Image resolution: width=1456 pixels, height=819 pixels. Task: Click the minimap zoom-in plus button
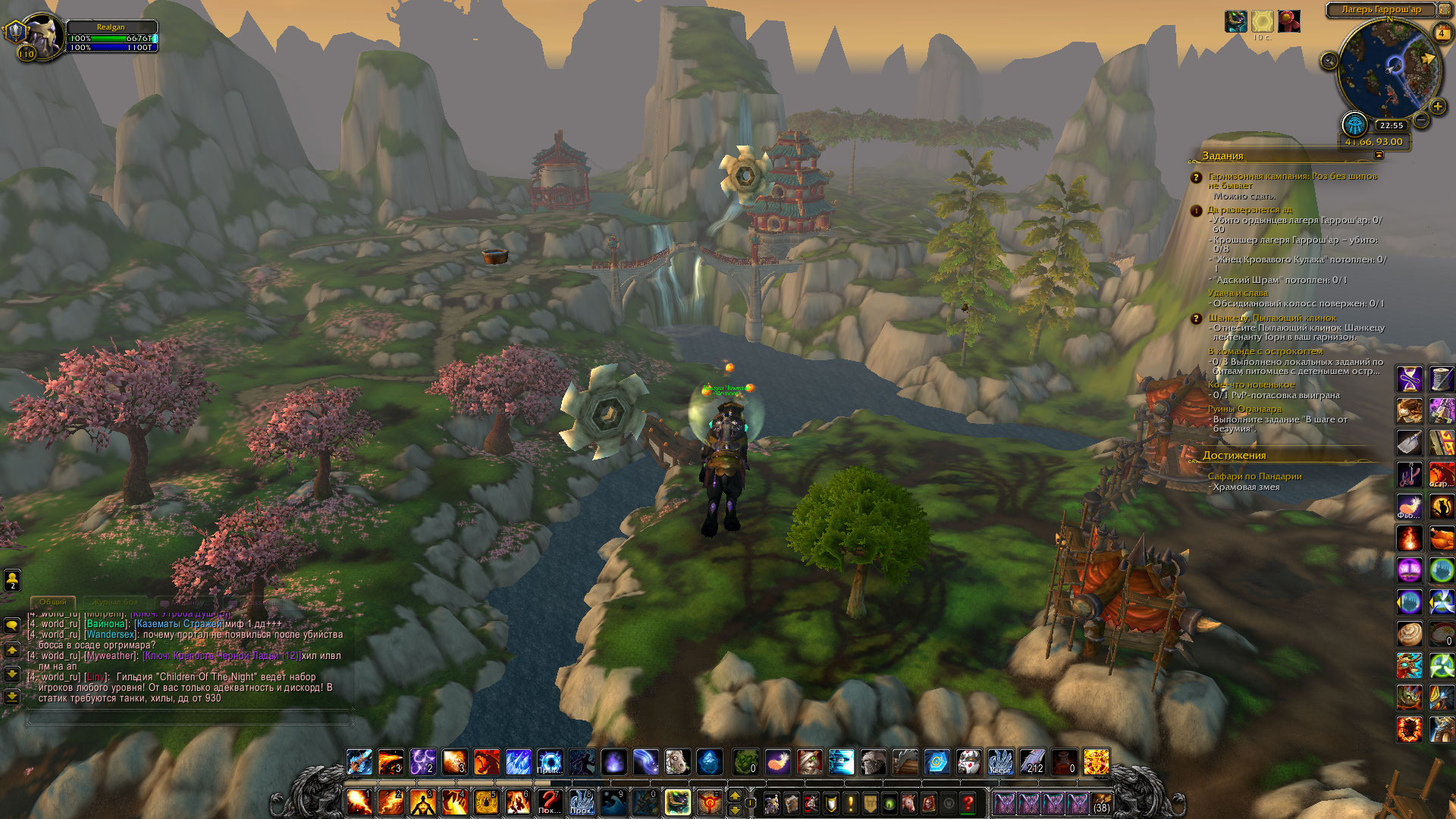tap(1437, 107)
